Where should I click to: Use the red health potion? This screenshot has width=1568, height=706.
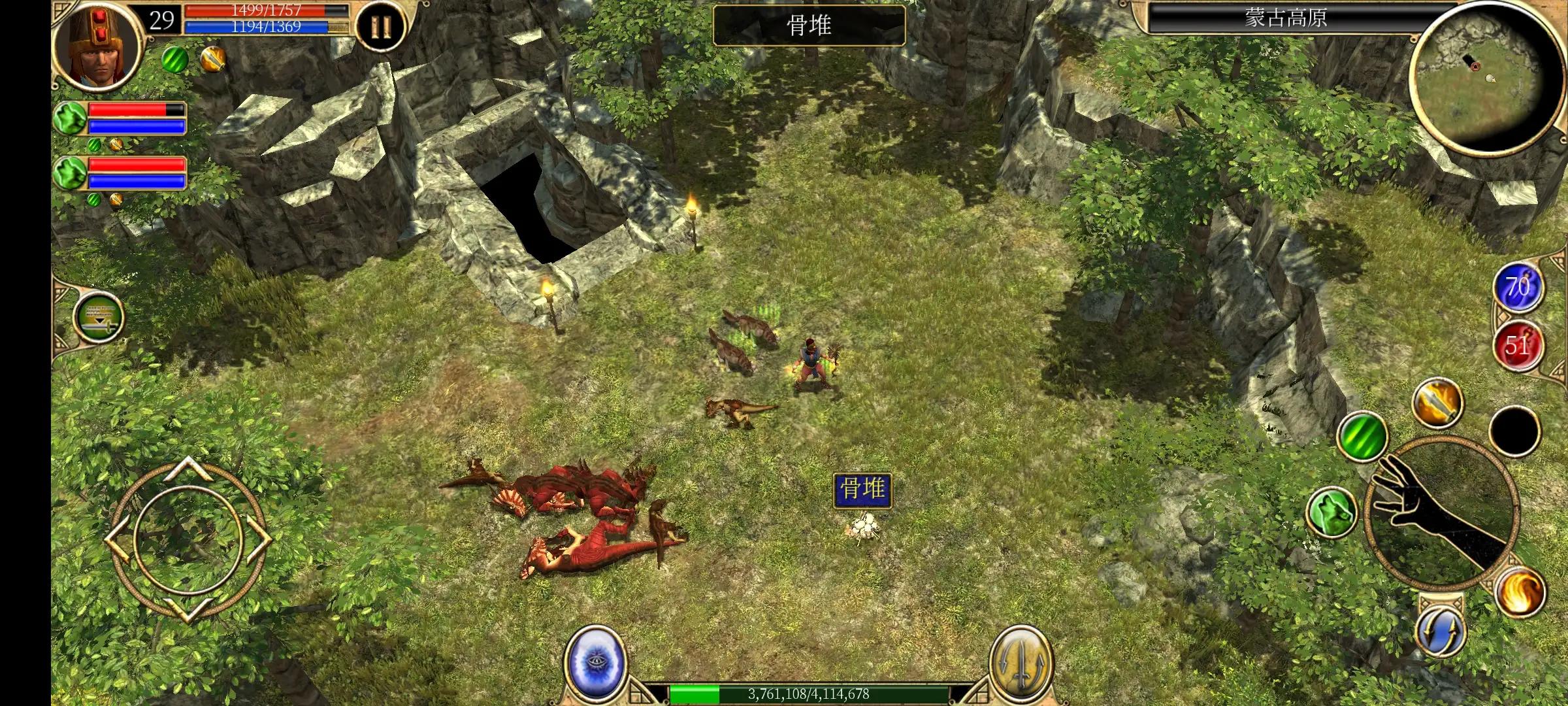[x=1518, y=345]
